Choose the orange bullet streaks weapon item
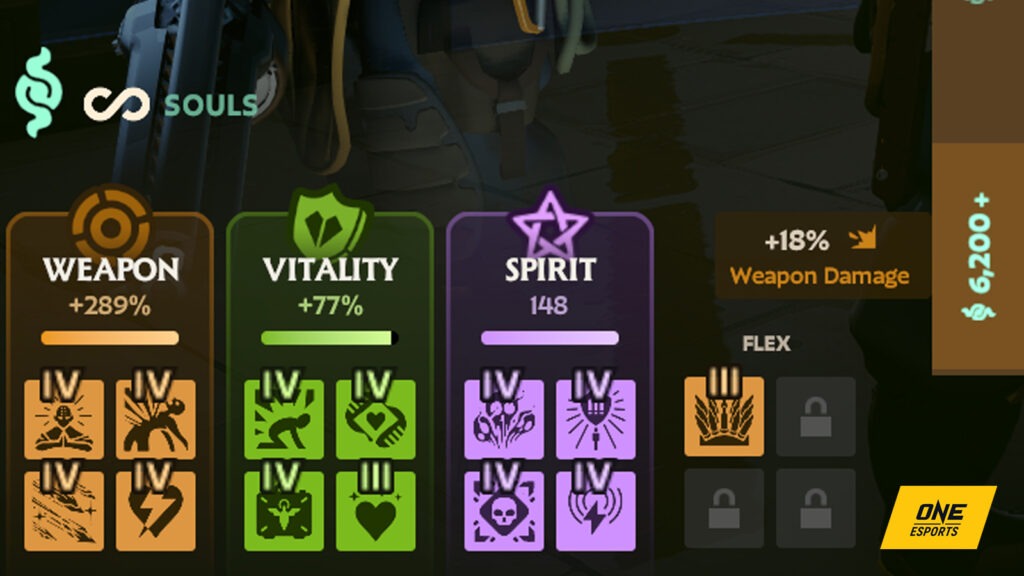This screenshot has height=576, width=1024. [64, 511]
